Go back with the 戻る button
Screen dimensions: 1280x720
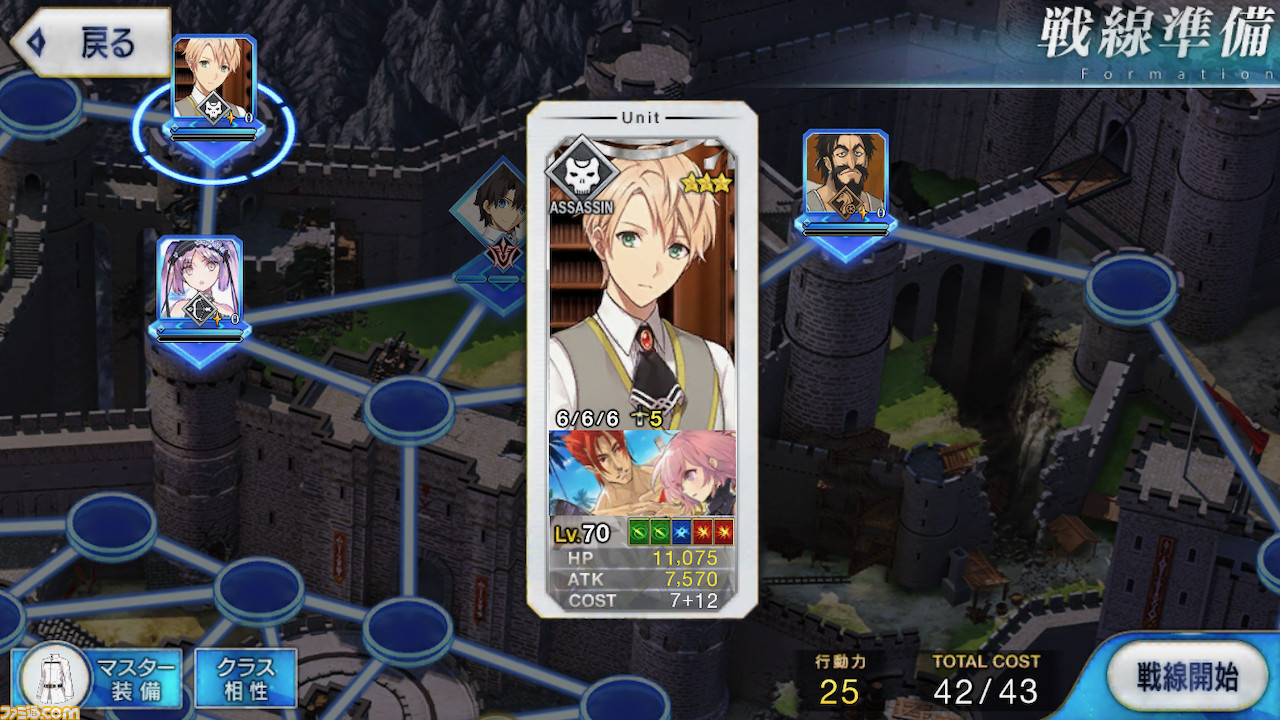90,44
